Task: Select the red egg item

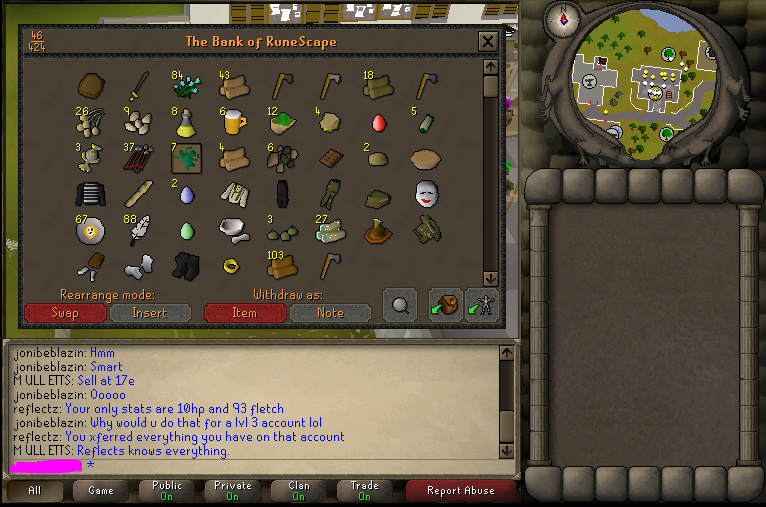Action: [379, 123]
